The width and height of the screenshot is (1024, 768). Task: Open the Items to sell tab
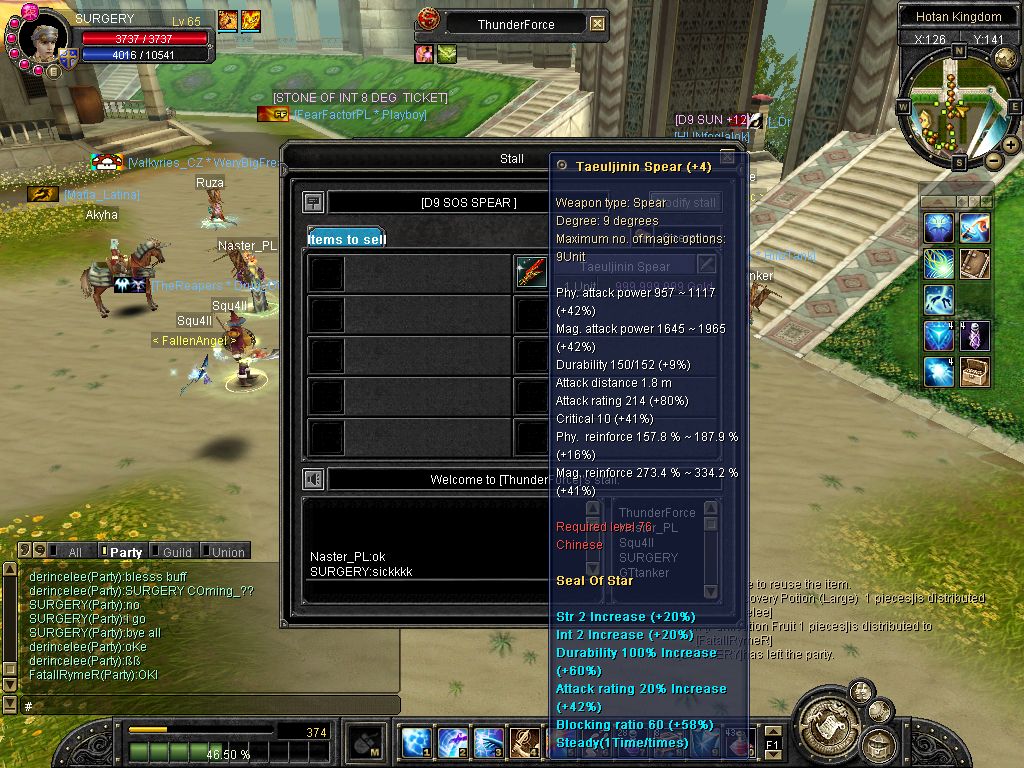pos(346,239)
